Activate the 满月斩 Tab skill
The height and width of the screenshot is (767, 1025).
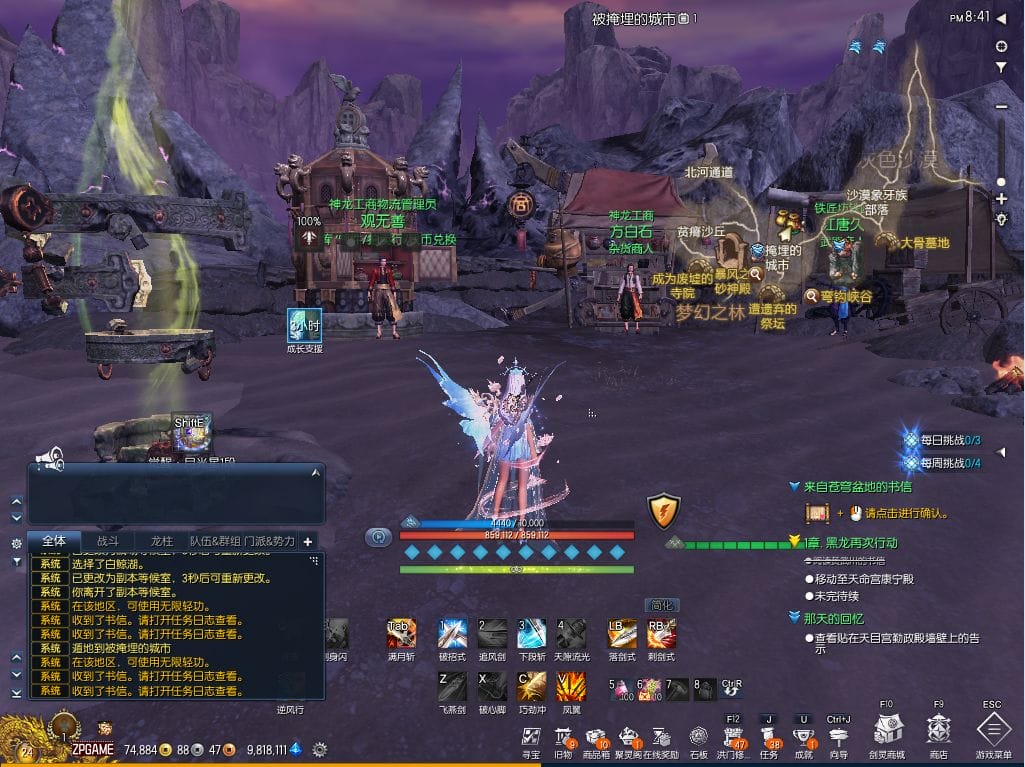(x=400, y=633)
